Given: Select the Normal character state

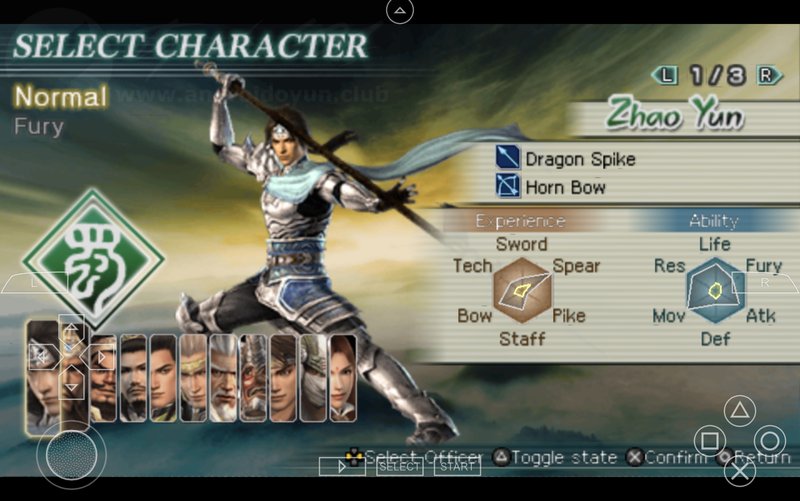Looking at the screenshot, I should tap(60, 97).
